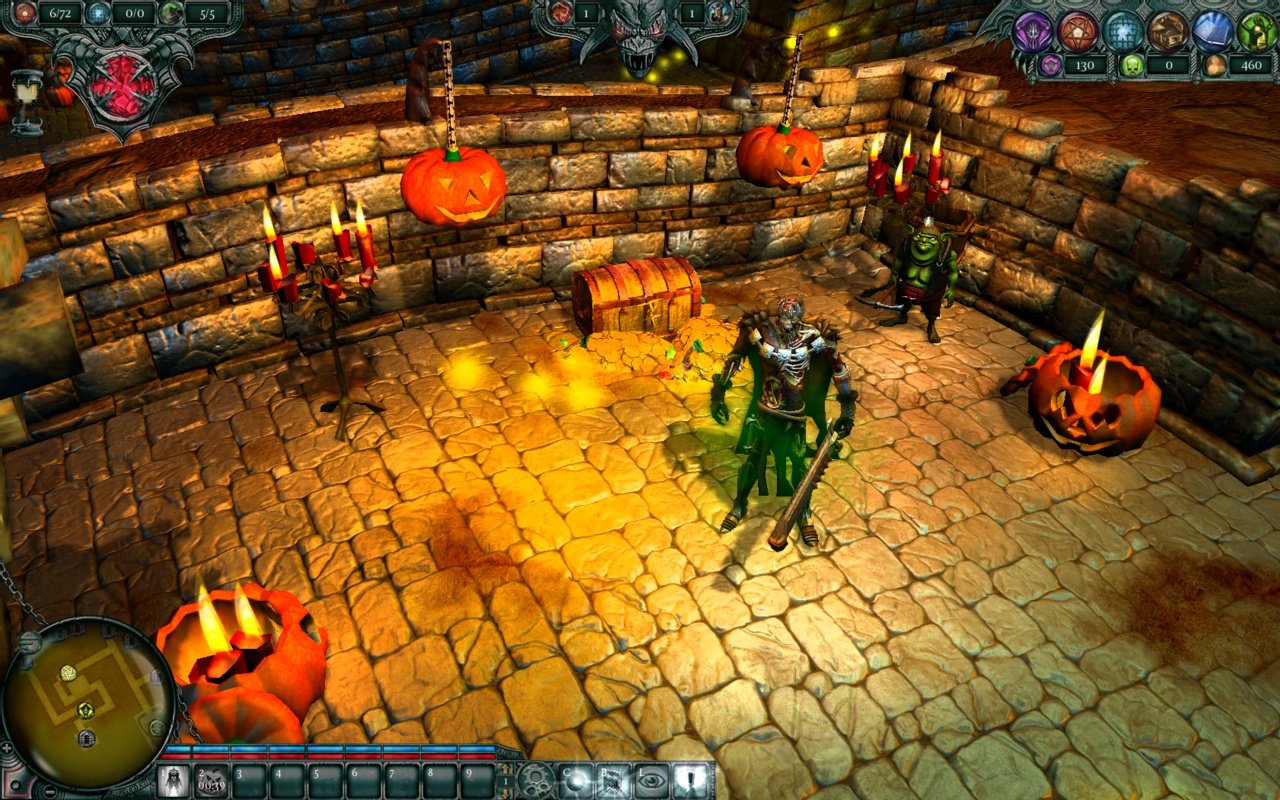Select the ghost avatar in hotbar slot 1
The width and height of the screenshot is (1280, 800).
click(176, 780)
